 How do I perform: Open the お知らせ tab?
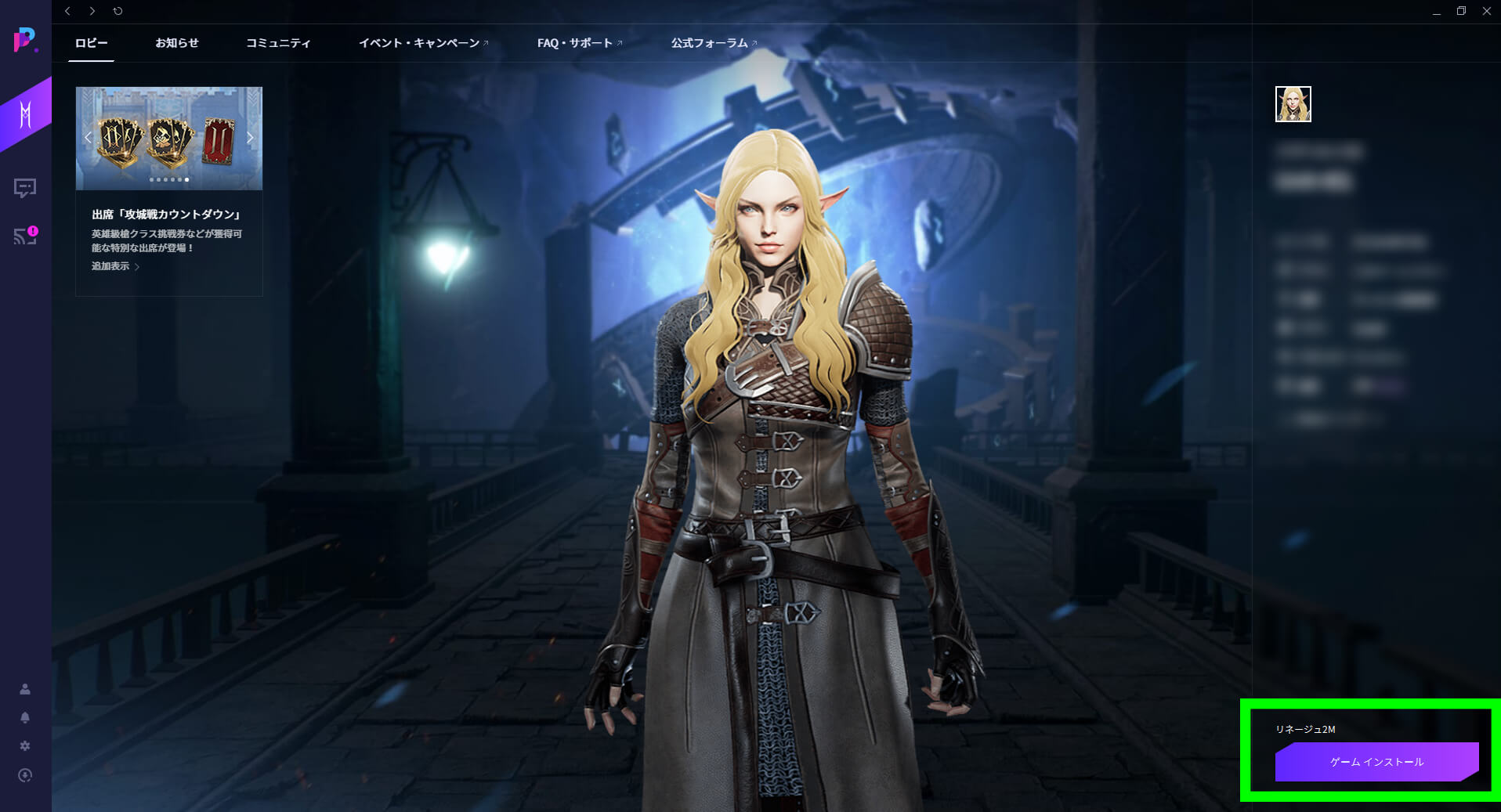pos(177,43)
